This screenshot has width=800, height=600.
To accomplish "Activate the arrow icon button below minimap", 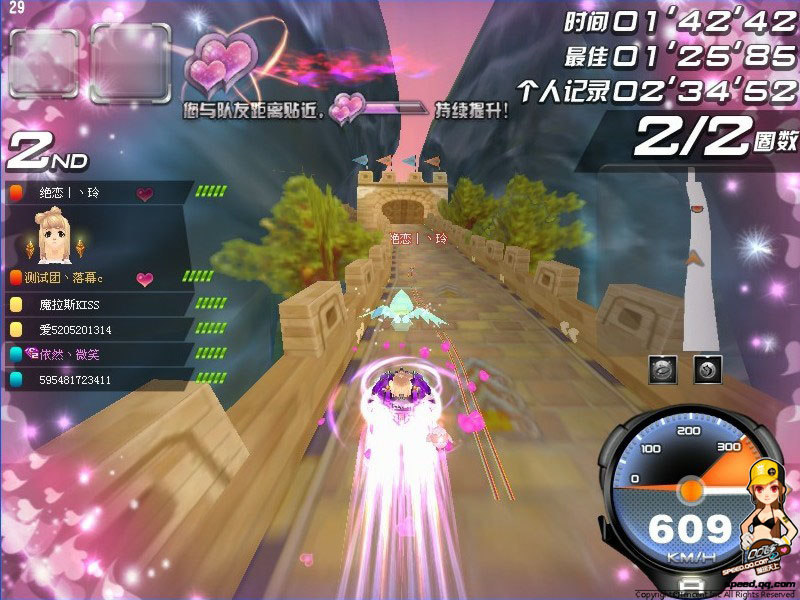I will tap(706, 368).
